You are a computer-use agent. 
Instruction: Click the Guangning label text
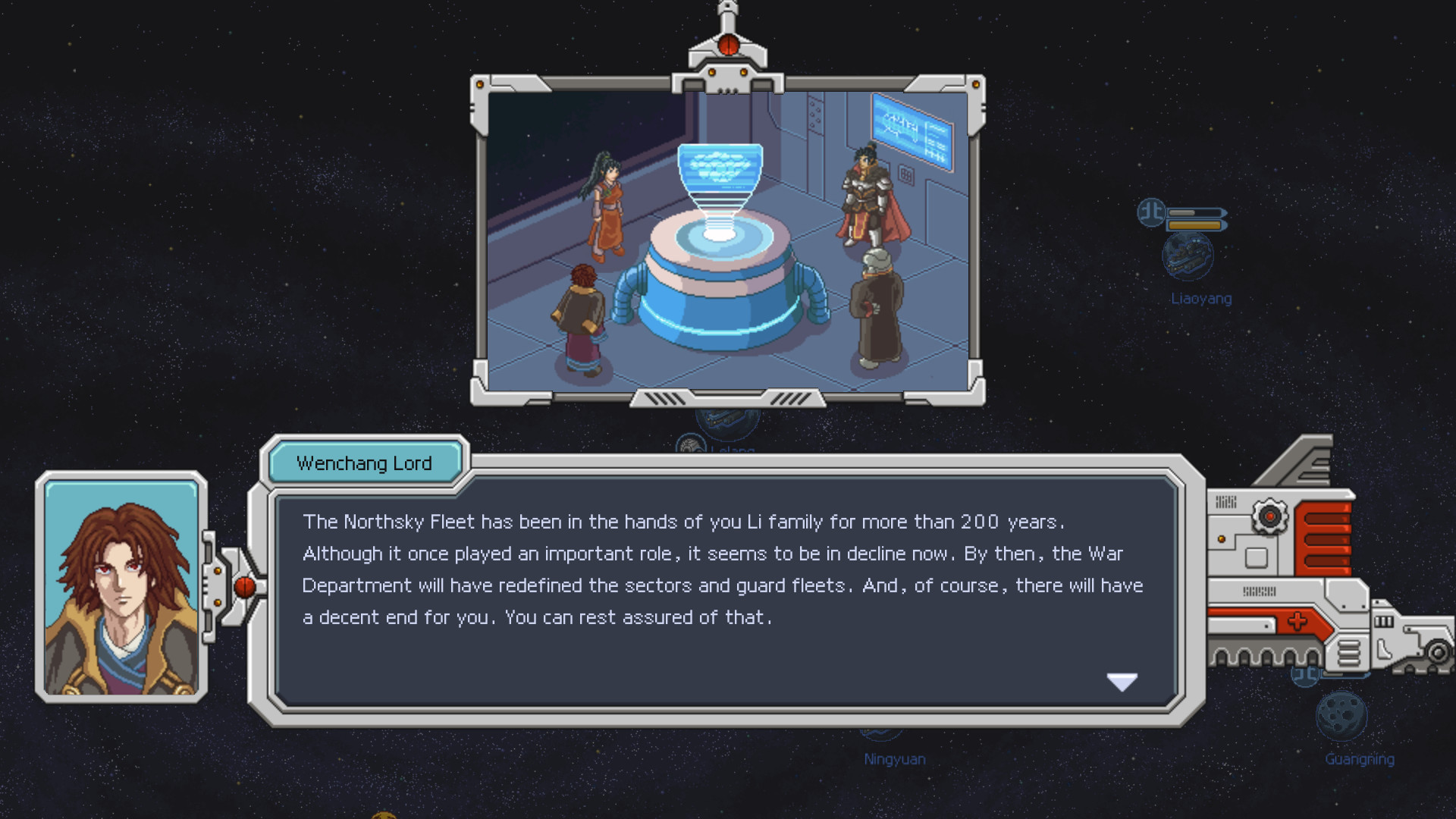click(1360, 759)
